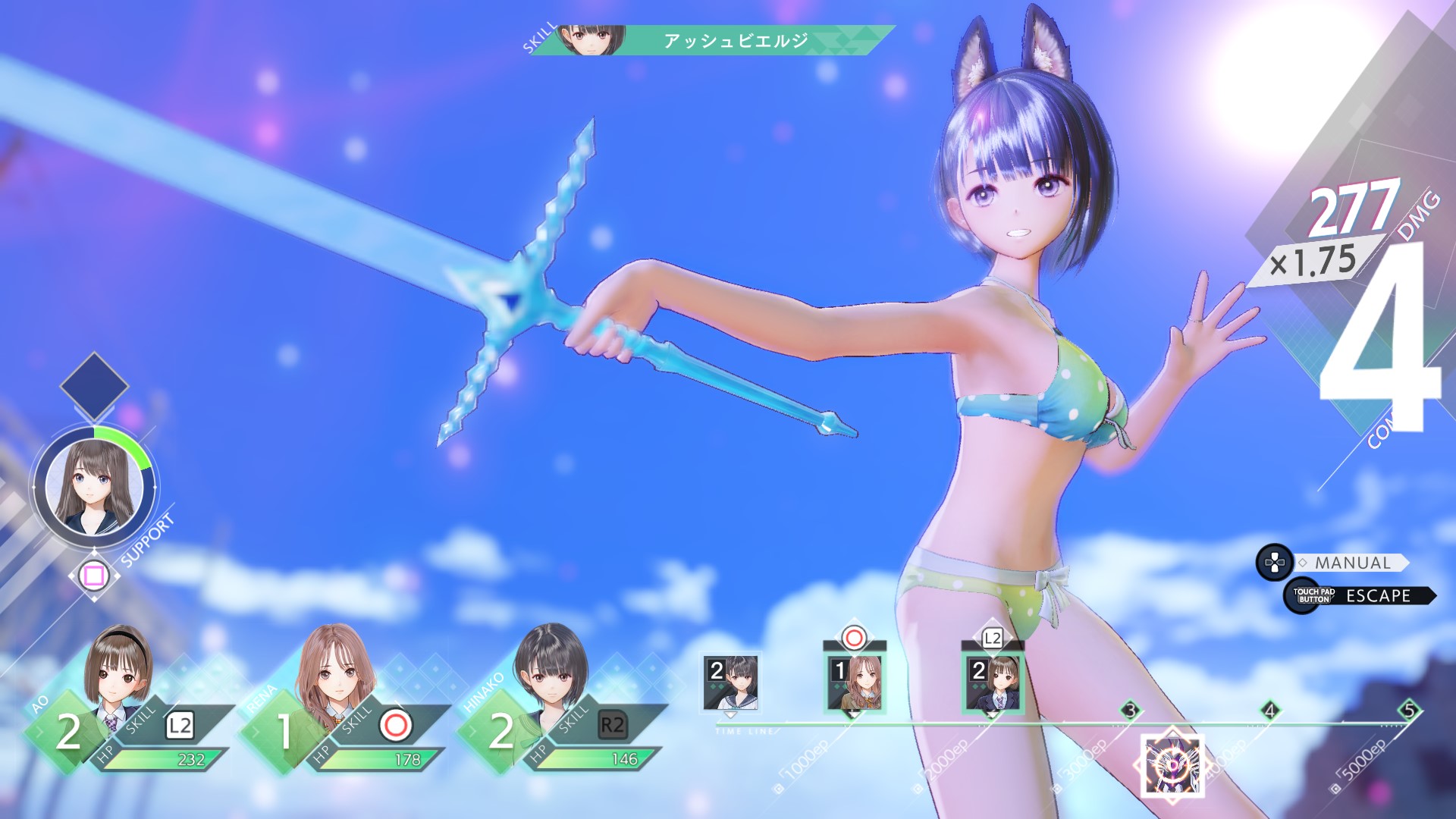Viewport: 1456px width, 819px height.
Task: Select the enemy icon on the timeline
Action: (1172, 763)
